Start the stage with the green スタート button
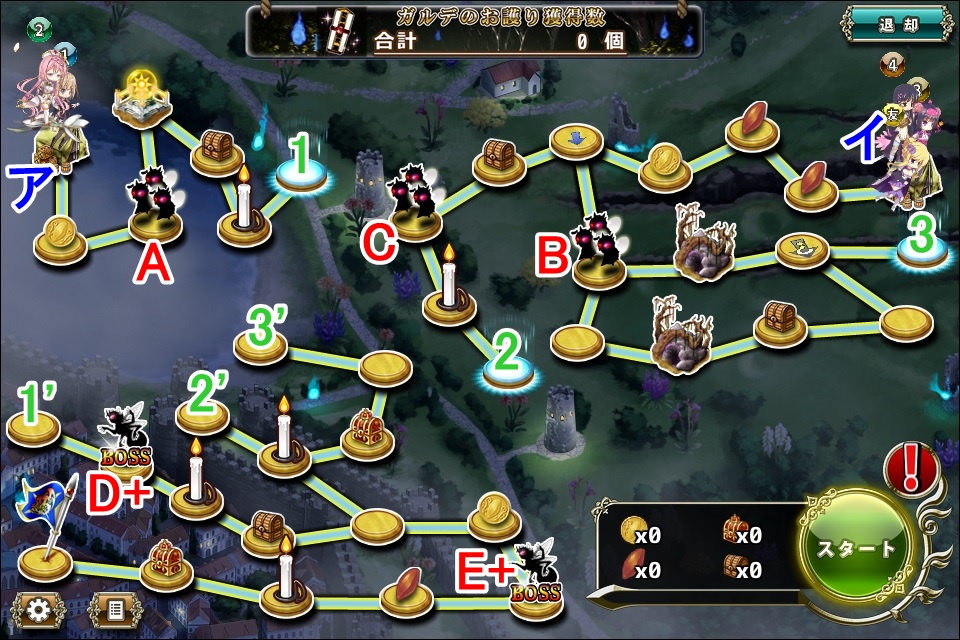 pos(858,549)
